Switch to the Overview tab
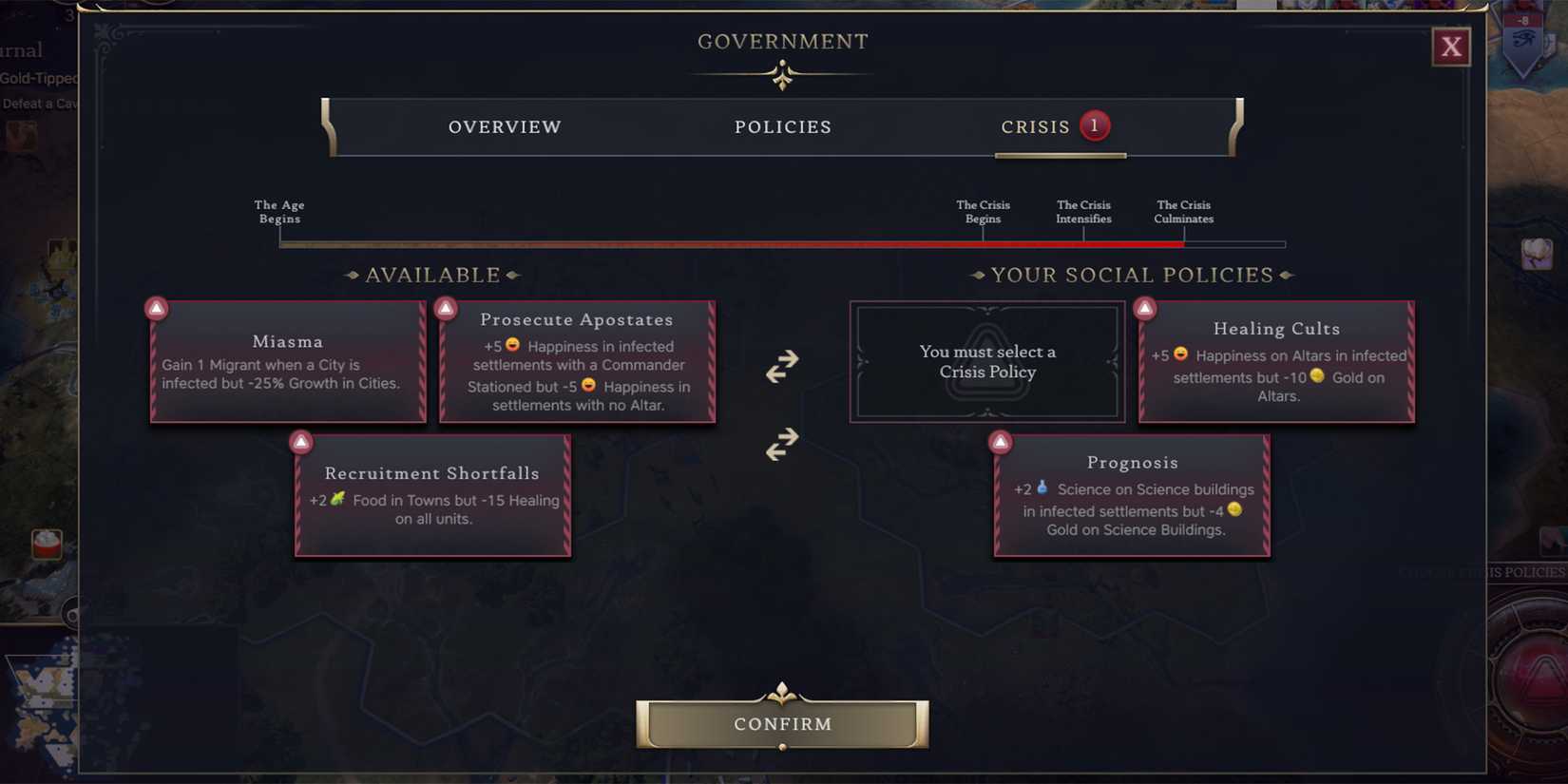 point(505,126)
